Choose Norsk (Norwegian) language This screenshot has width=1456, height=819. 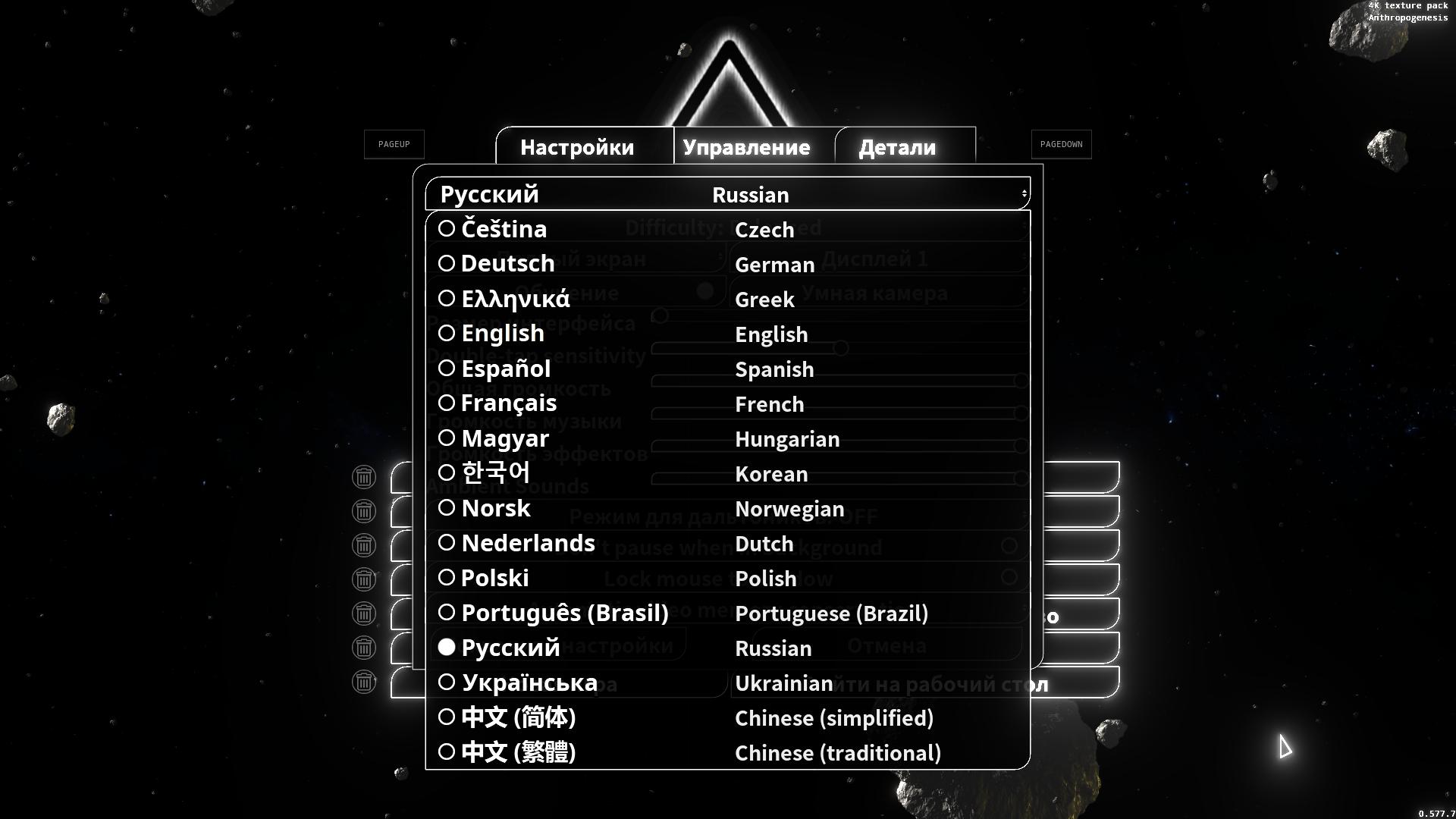pyautogui.click(x=495, y=508)
